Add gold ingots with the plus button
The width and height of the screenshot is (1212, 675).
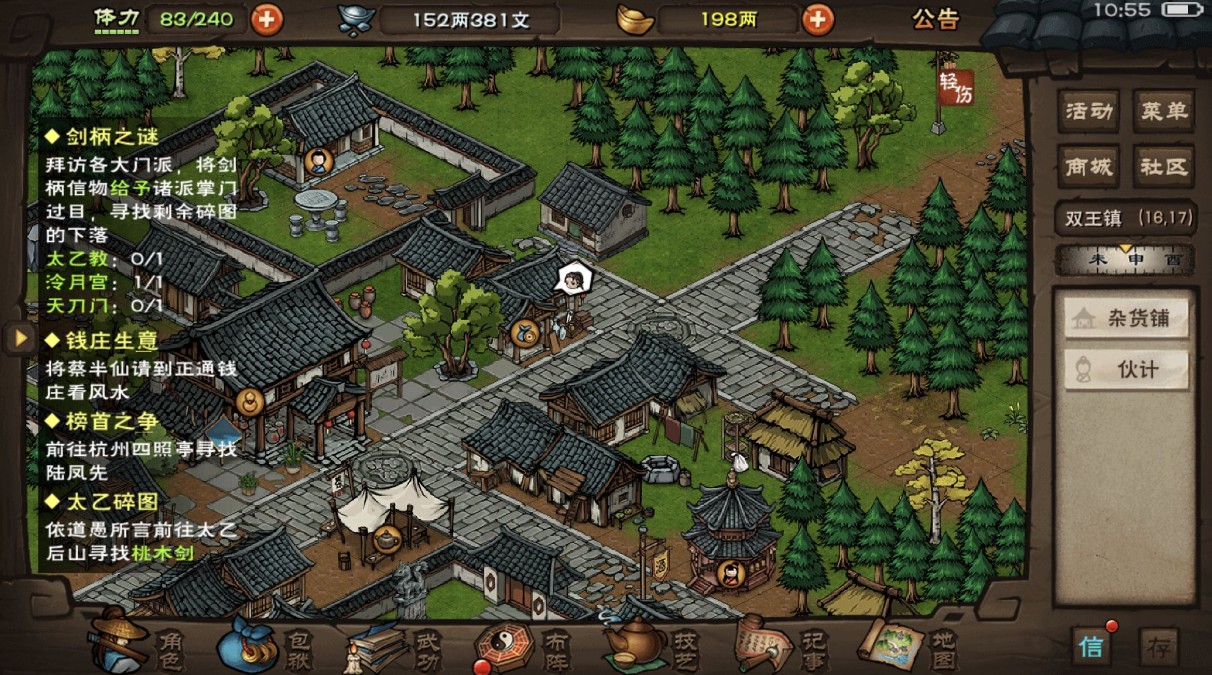pos(817,19)
